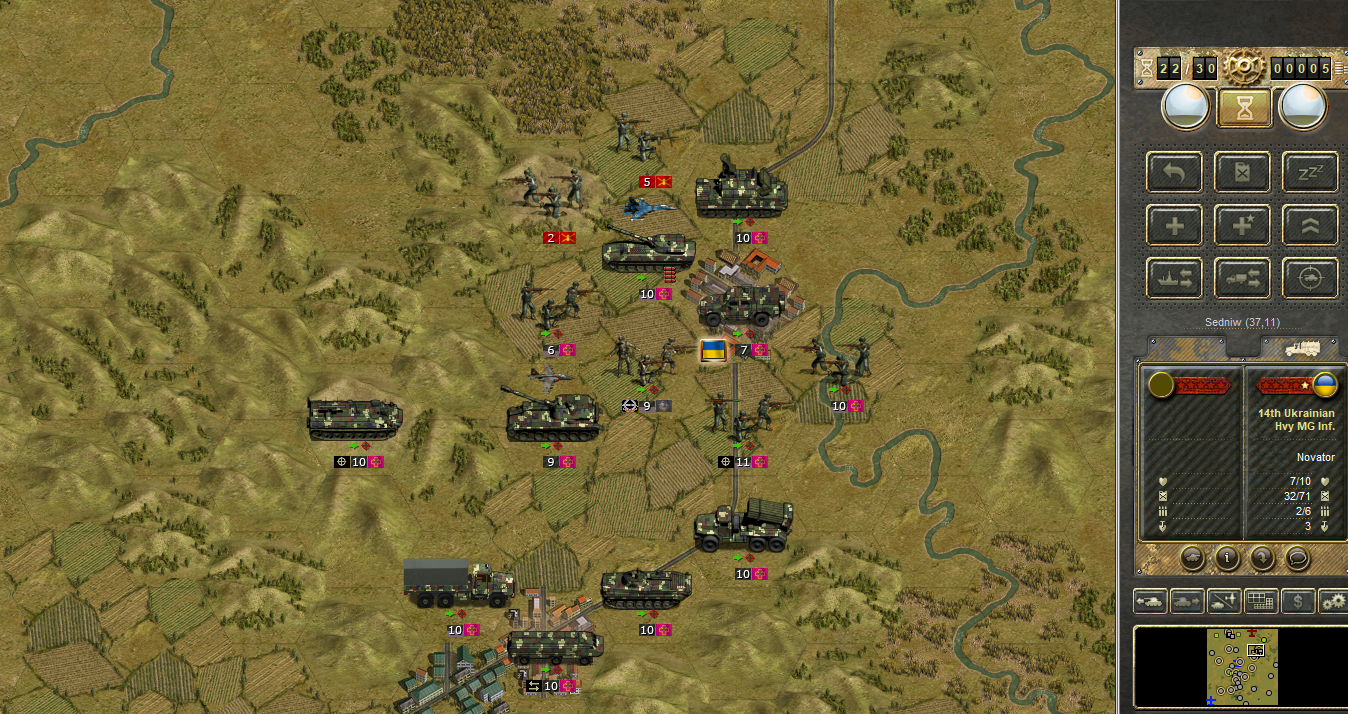Click the fuel canister resupply button

(x=1242, y=172)
